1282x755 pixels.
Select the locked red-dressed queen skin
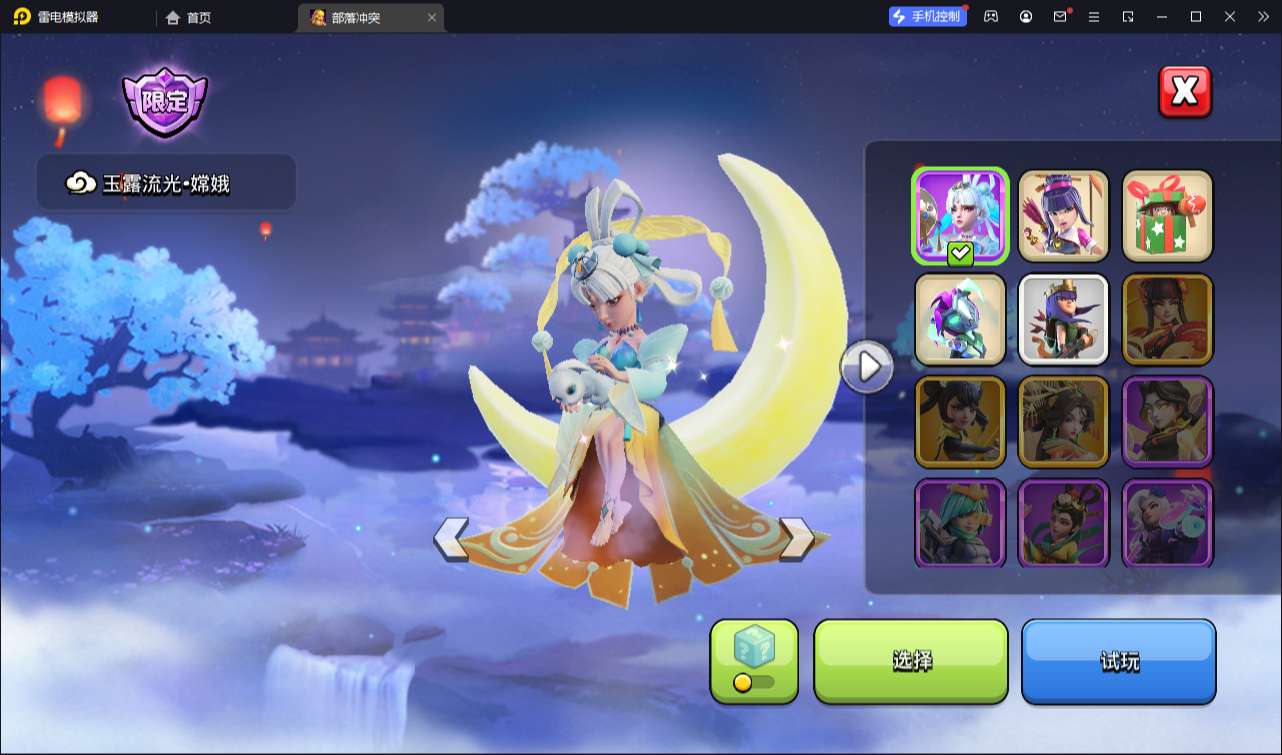(x=1167, y=319)
